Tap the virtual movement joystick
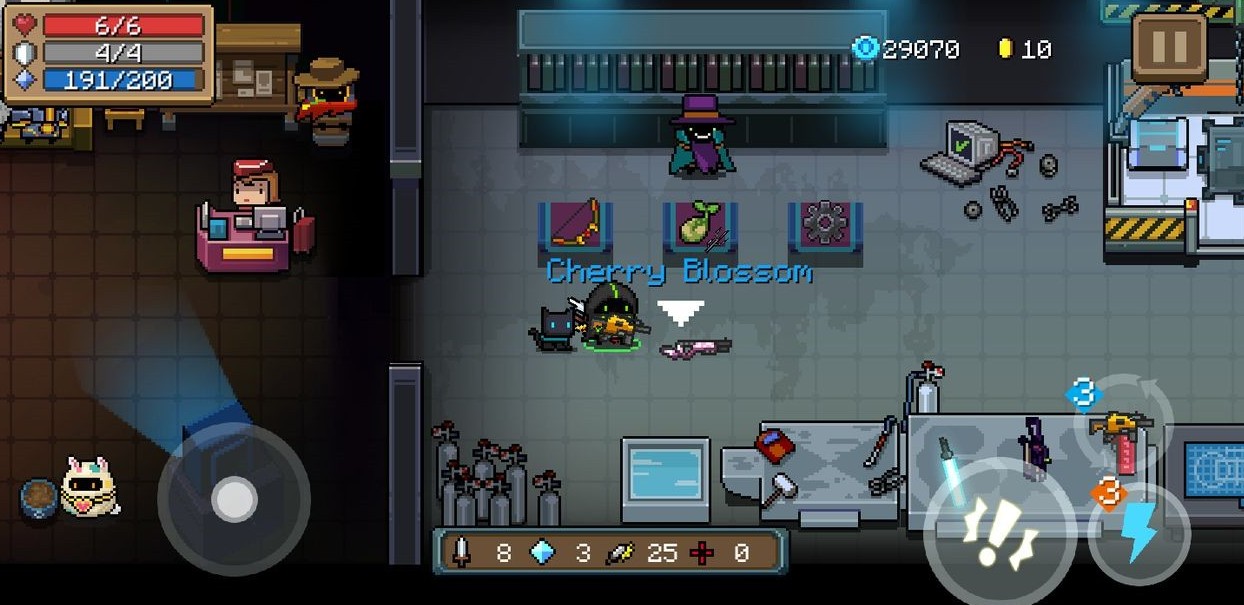Screen dimensions: 1244x605 (x=235, y=499)
